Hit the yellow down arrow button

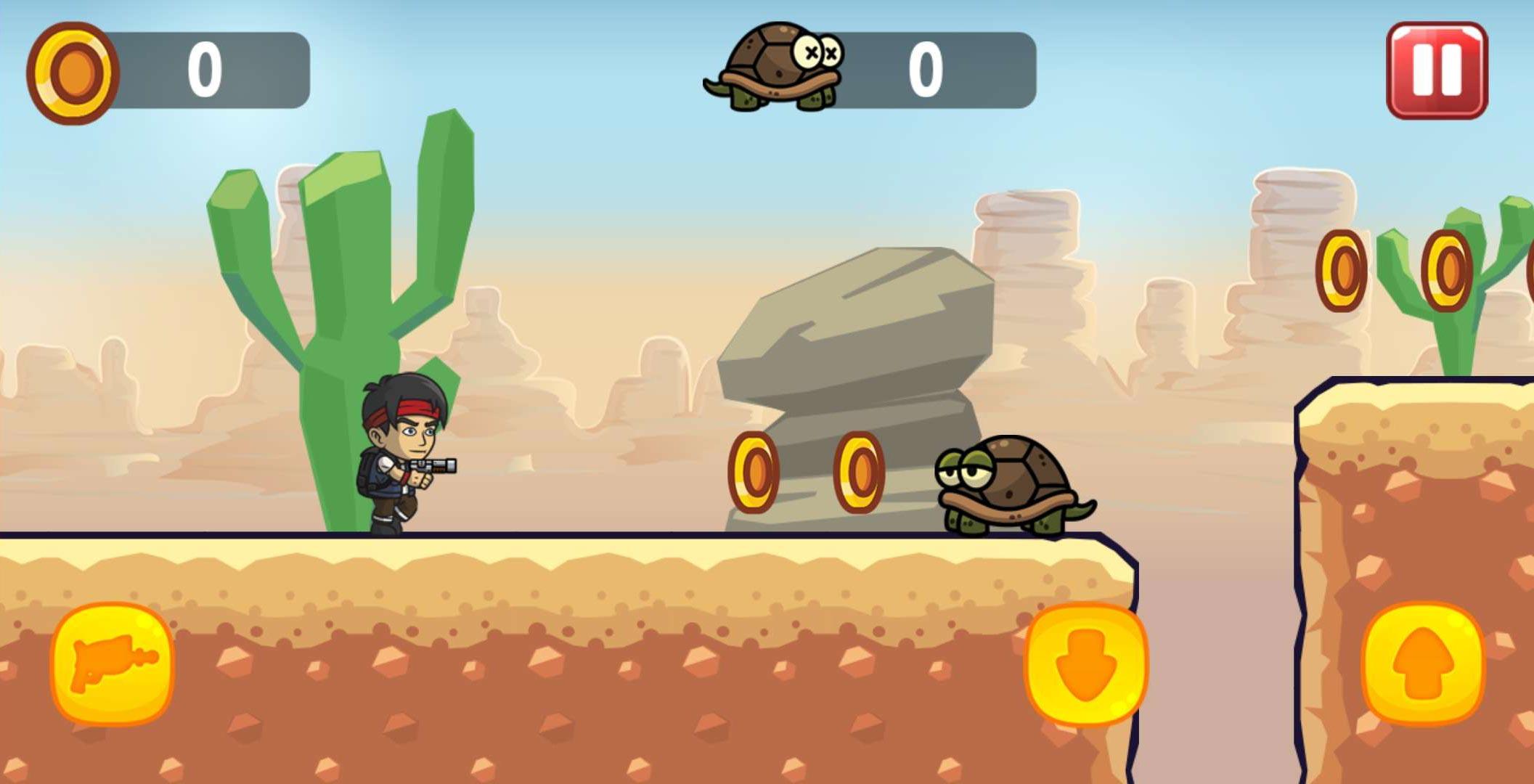pyautogui.click(x=1085, y=664)
